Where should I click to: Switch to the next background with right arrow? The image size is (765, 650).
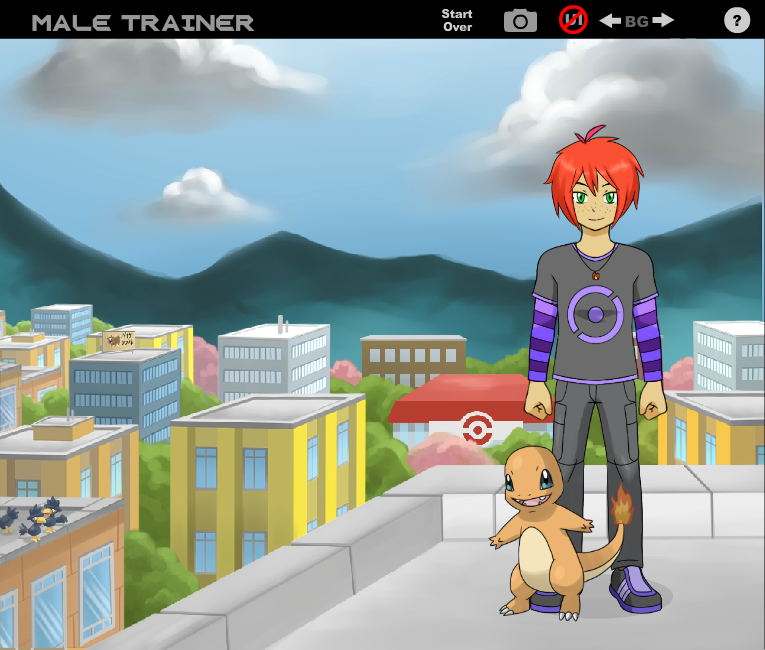click(663, 20)
